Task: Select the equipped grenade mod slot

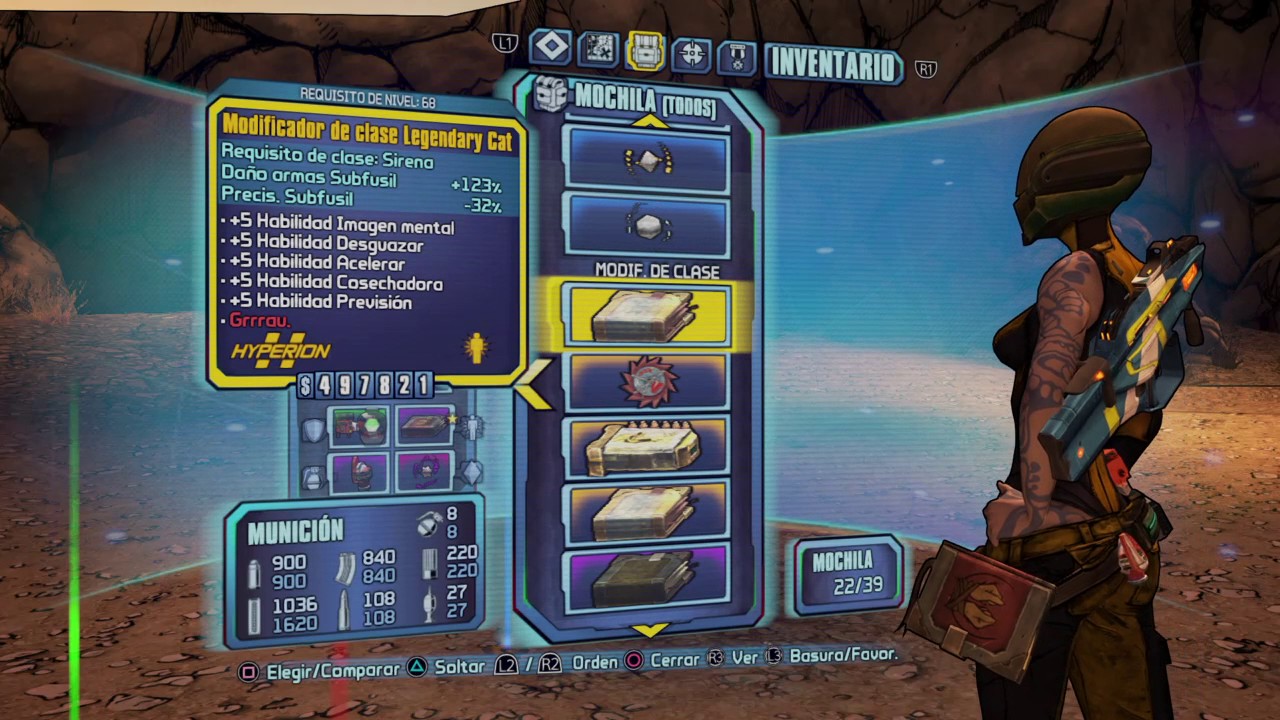Action: [x=360, y=472]
